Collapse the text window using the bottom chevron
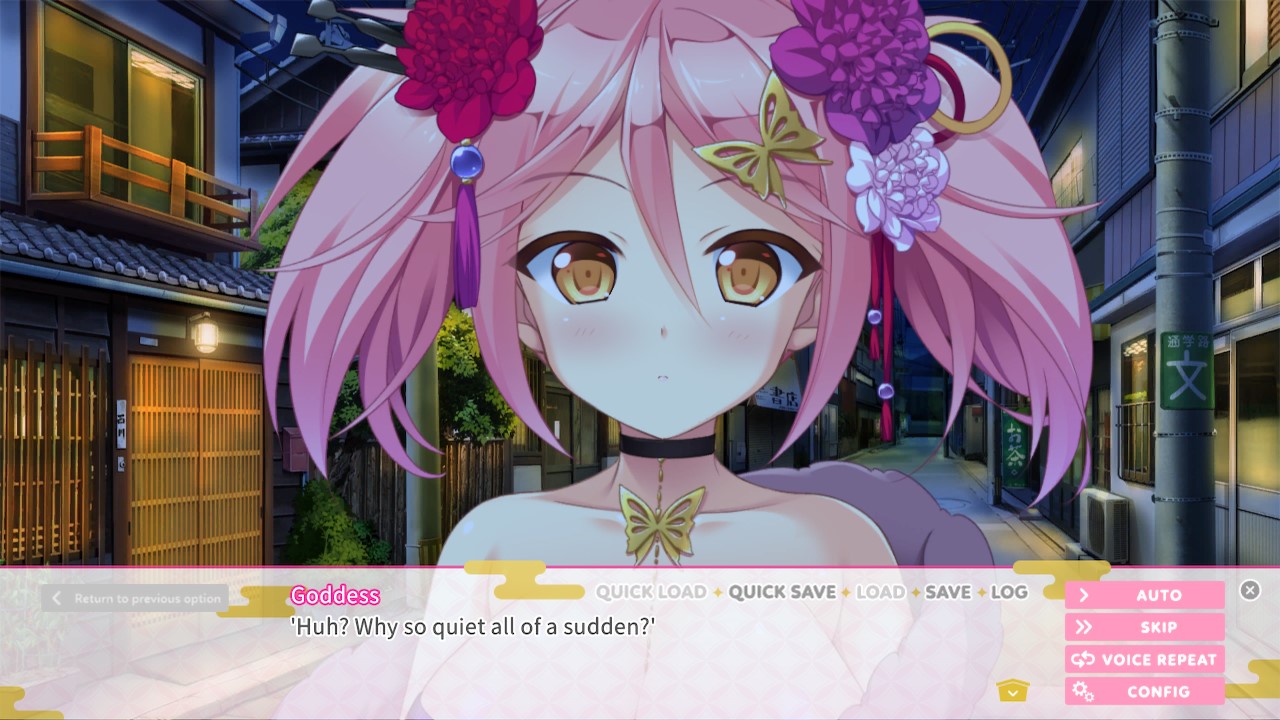This screenshot has height=720, width=1280. tap(1013, 690)
